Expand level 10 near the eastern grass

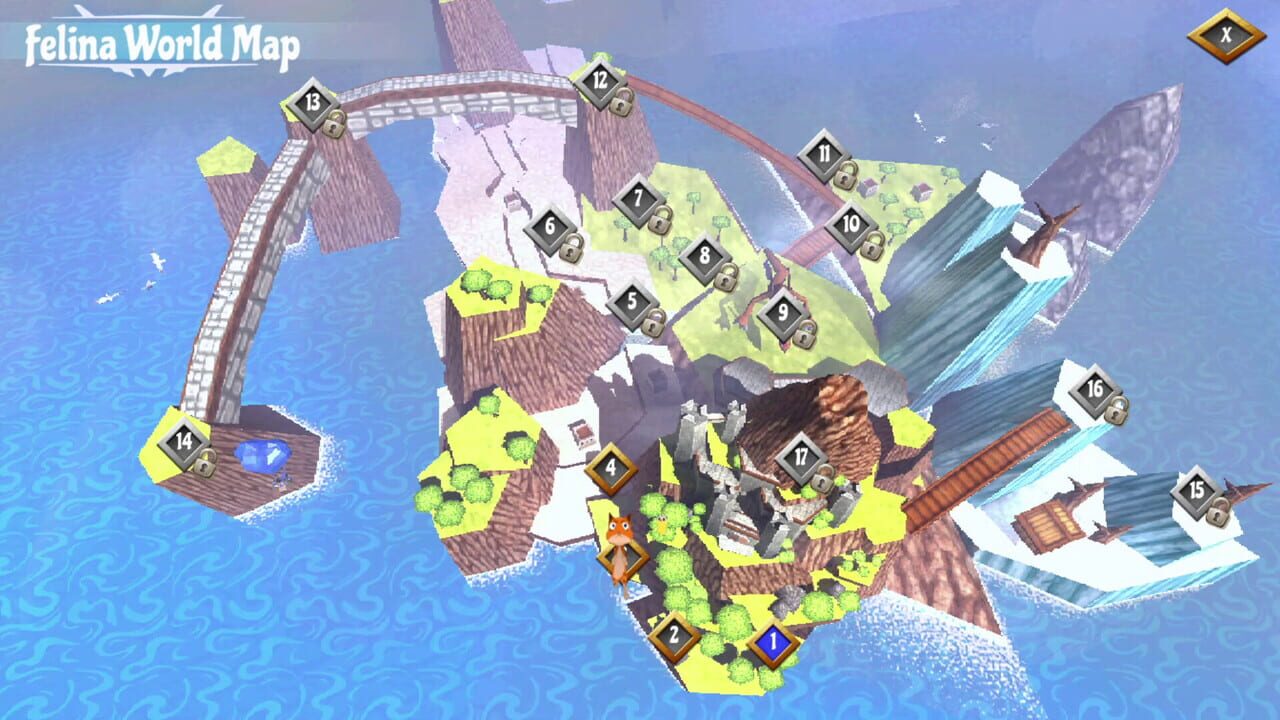click(851, 223)
